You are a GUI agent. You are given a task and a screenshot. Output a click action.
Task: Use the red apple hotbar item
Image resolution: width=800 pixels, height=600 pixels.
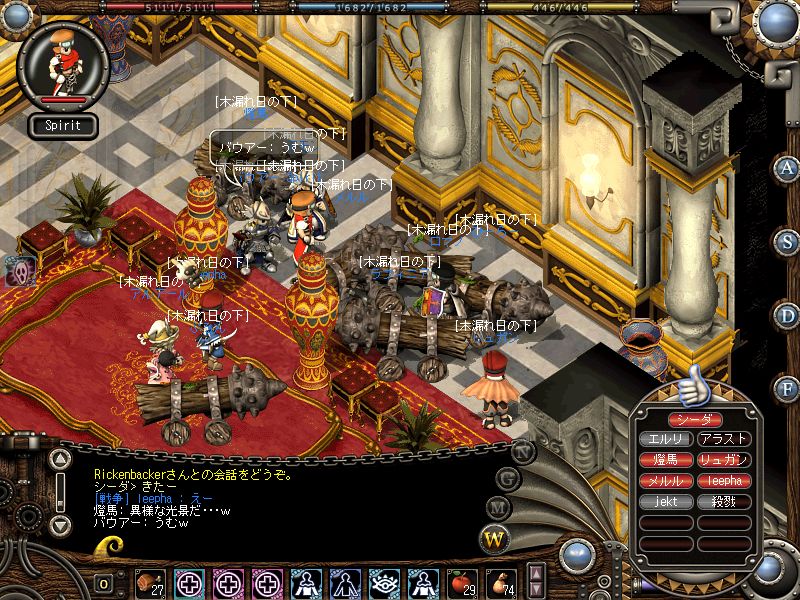point(462,581)
